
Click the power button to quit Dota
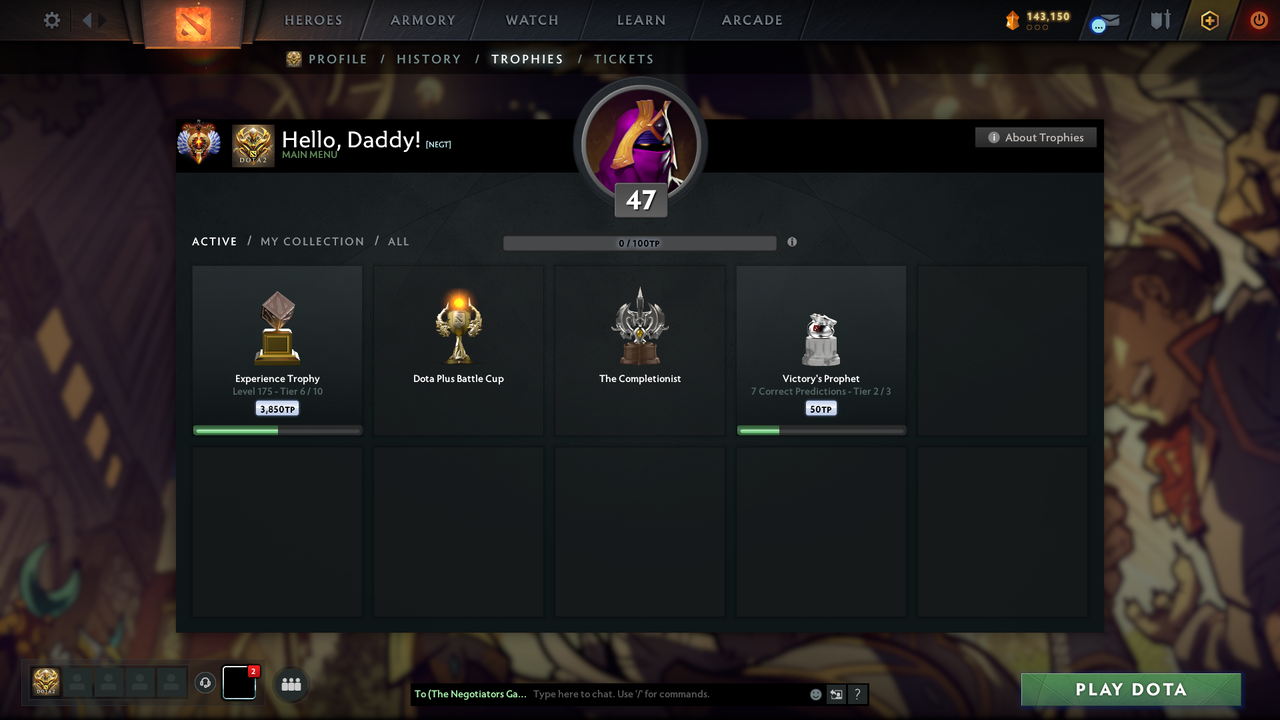tap(1258, 20)
